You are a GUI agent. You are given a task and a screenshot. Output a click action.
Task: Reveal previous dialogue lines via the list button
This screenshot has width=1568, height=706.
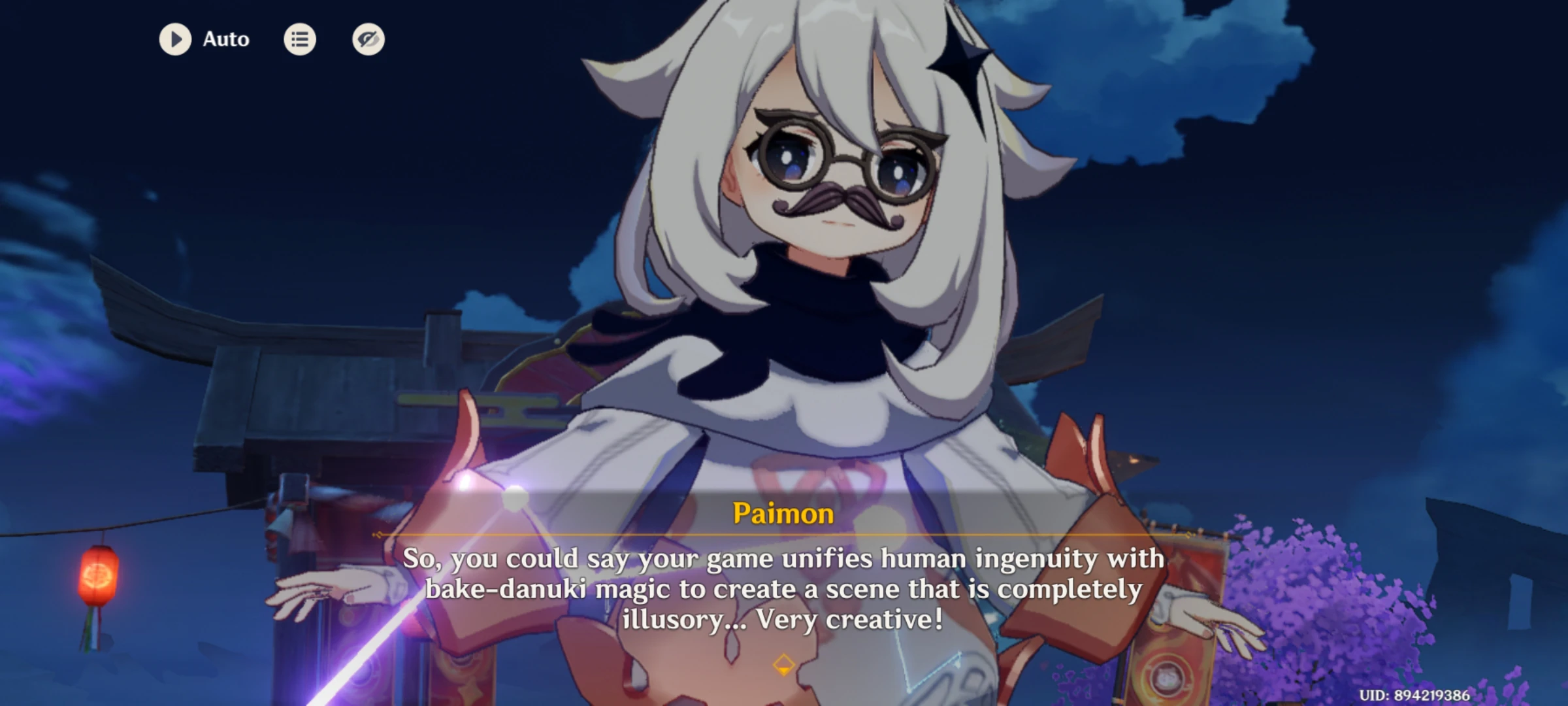point(300,39)
